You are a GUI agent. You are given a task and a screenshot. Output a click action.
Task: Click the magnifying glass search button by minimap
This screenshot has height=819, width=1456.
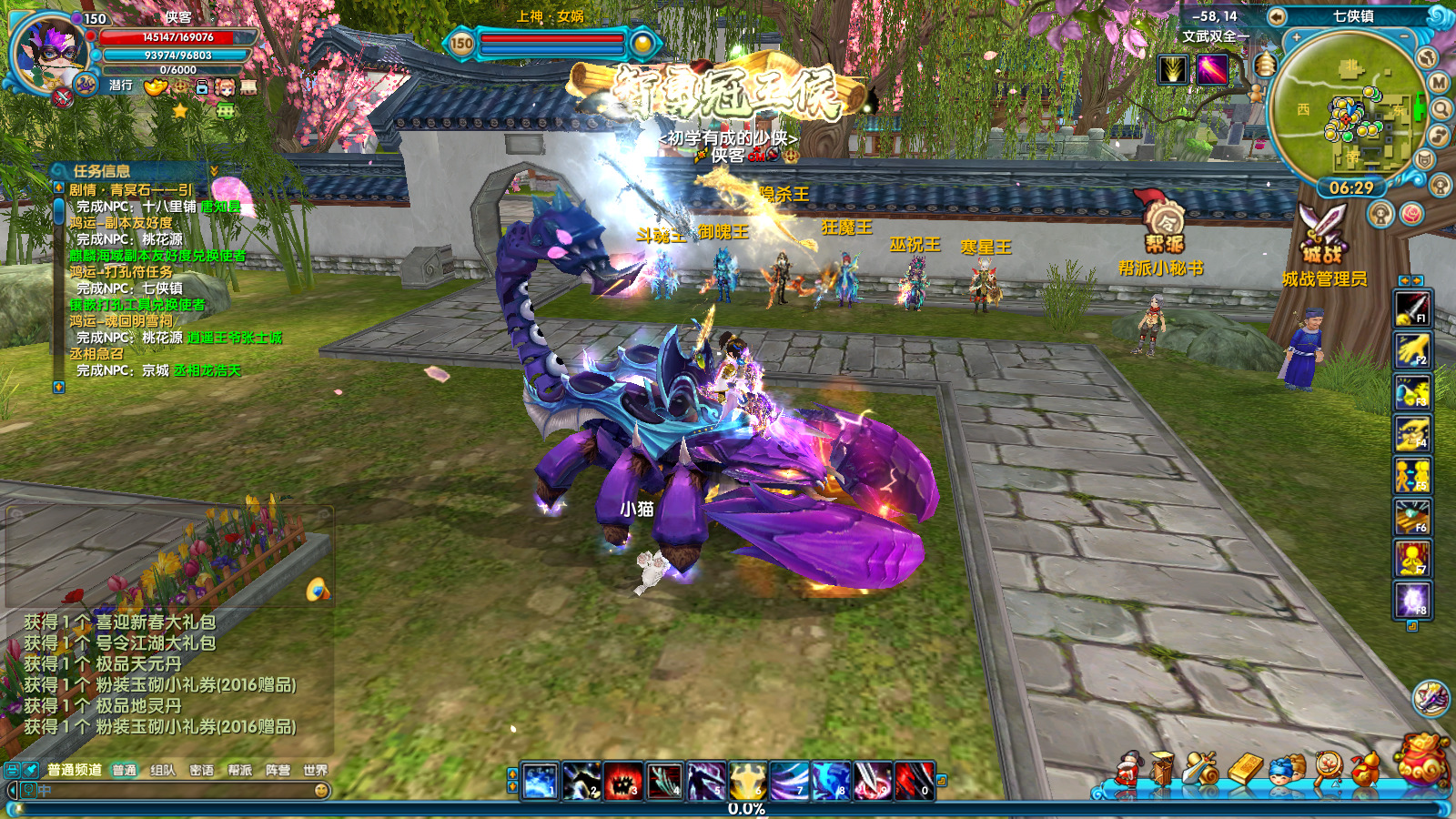pyautogui.click(x=1441, y=110)
